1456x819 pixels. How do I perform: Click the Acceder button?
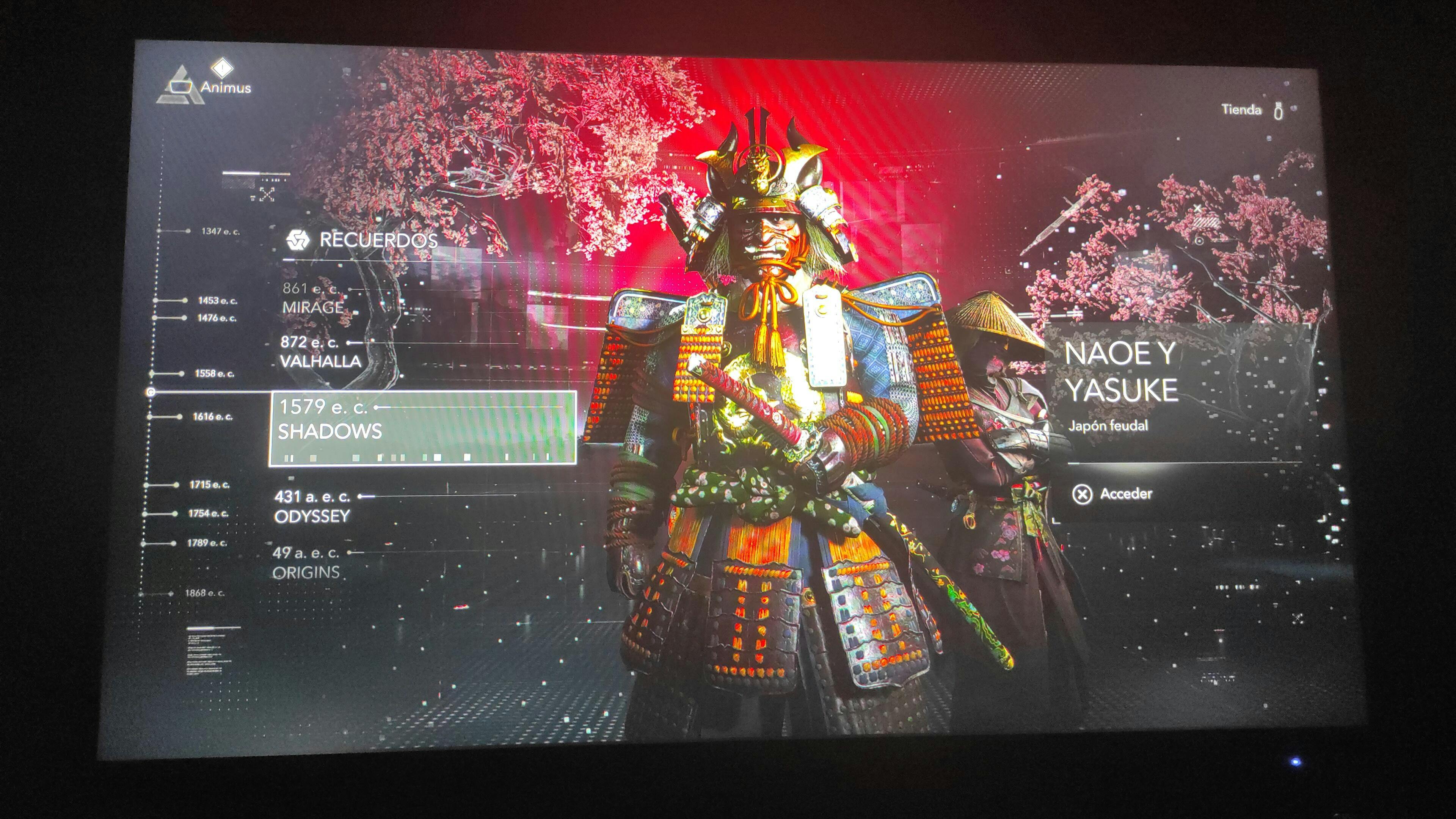(1112, 494)
